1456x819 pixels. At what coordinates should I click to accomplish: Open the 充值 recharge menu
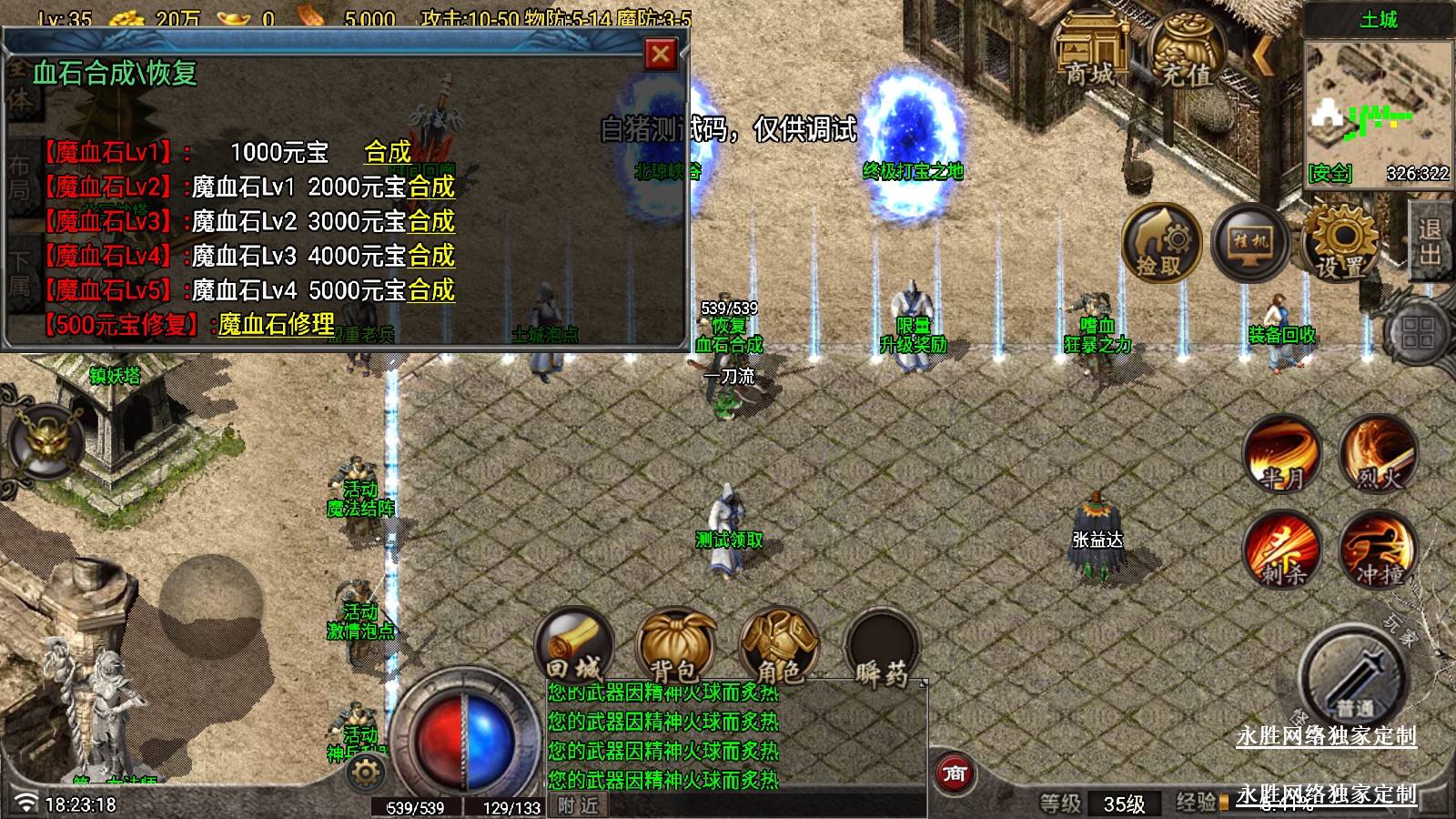click(x=1187, y=53)
